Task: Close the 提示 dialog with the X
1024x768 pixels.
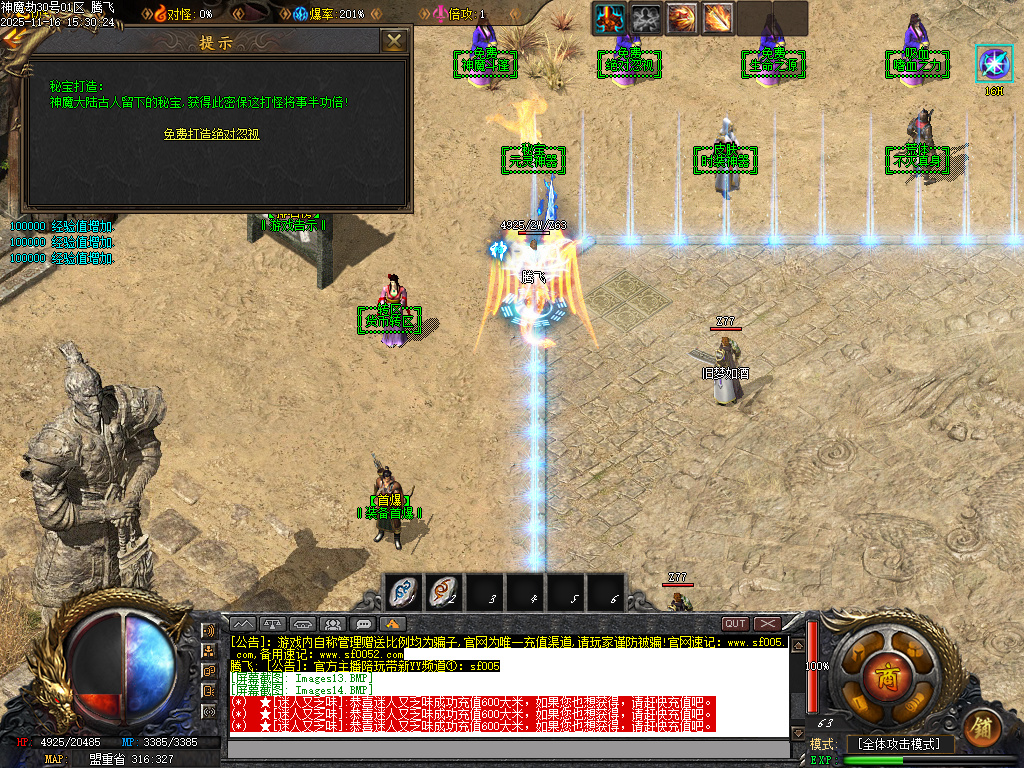Action: 395,41
